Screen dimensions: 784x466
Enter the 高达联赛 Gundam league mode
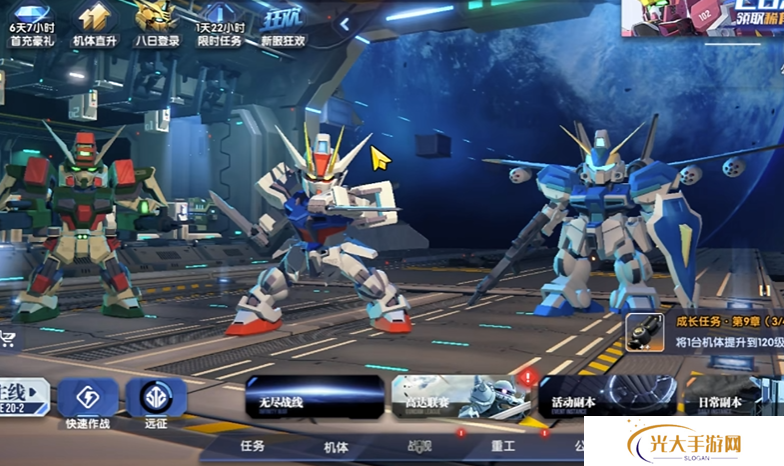pos(458,397)
